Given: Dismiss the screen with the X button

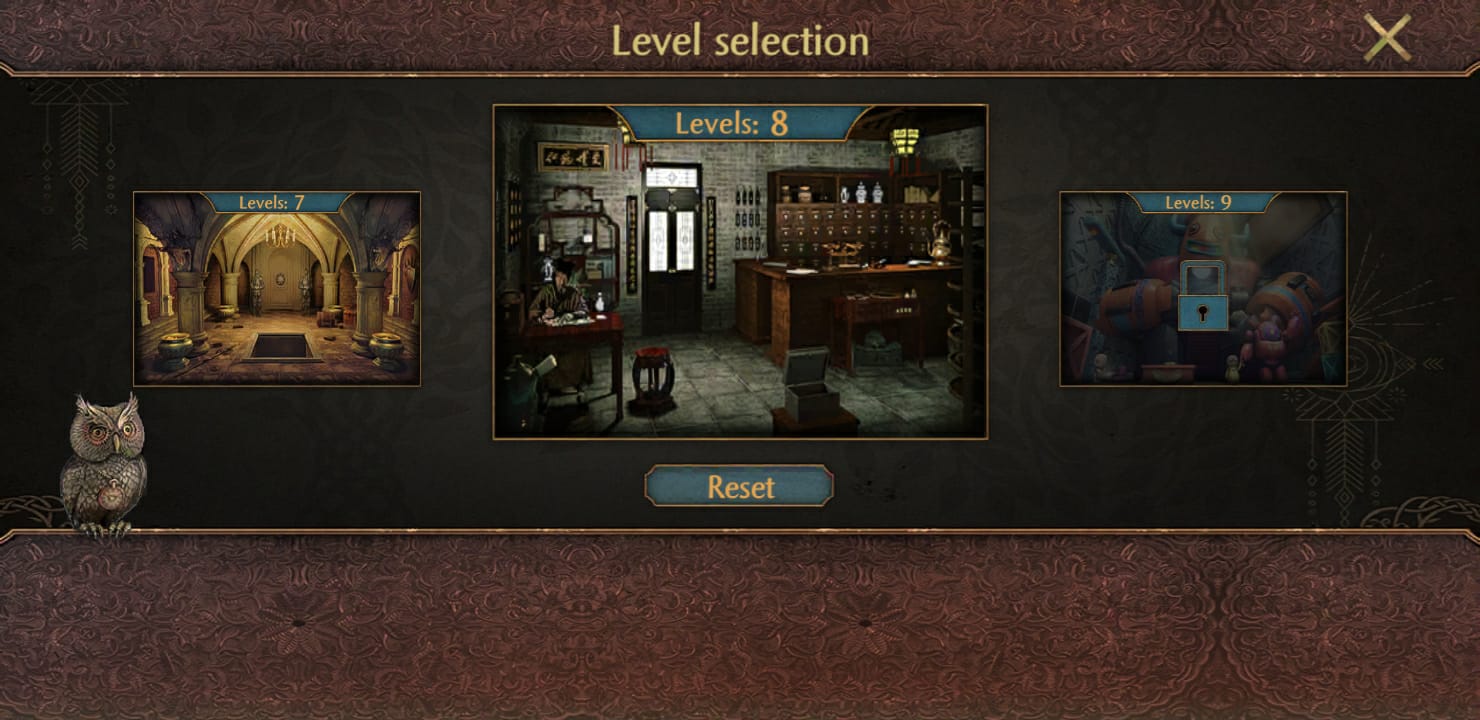Looking at the screenshot, I should pyautogui.click(x=1388, y=37).
